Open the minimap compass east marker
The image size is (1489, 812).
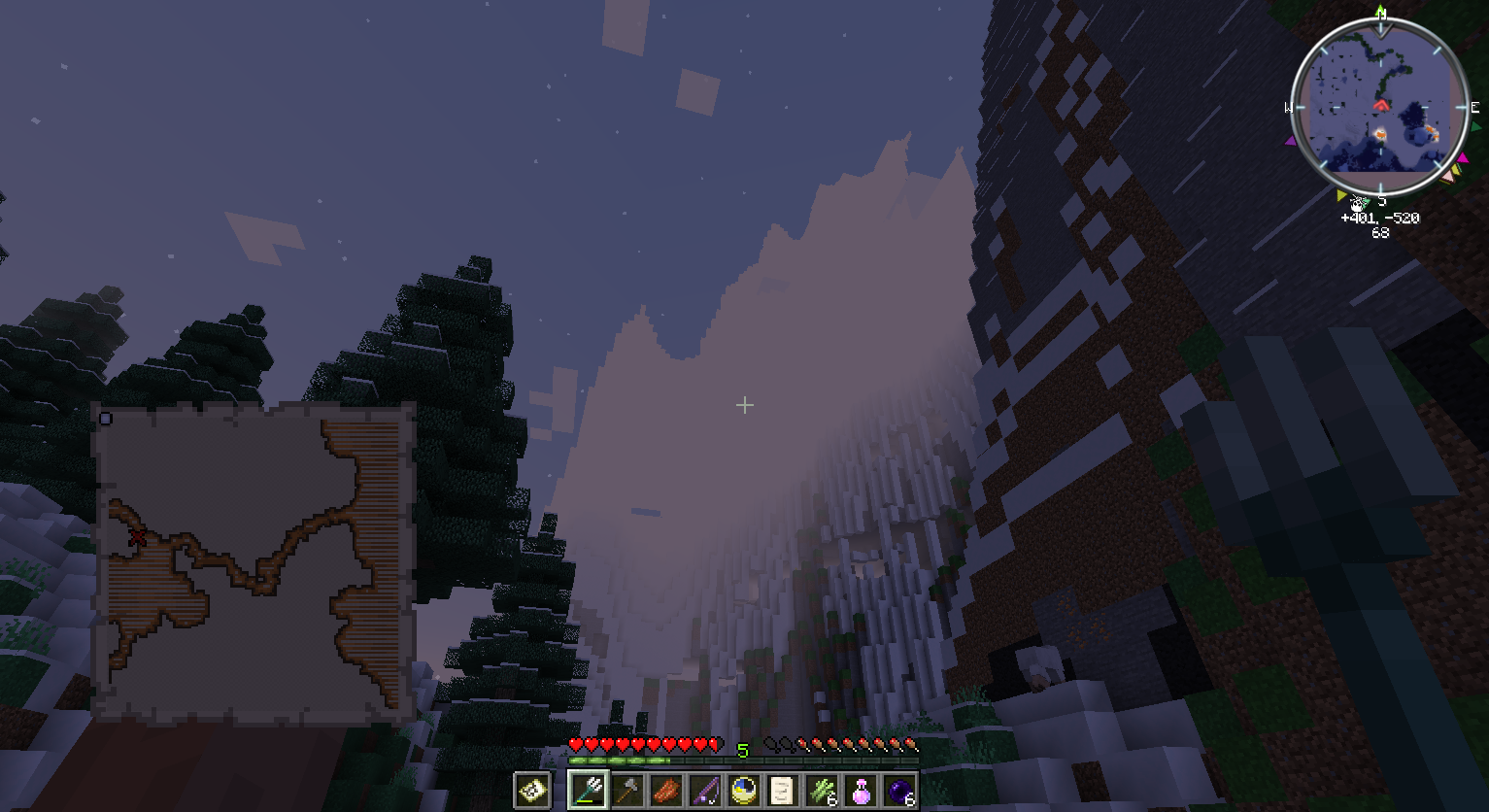point(1473,107)
